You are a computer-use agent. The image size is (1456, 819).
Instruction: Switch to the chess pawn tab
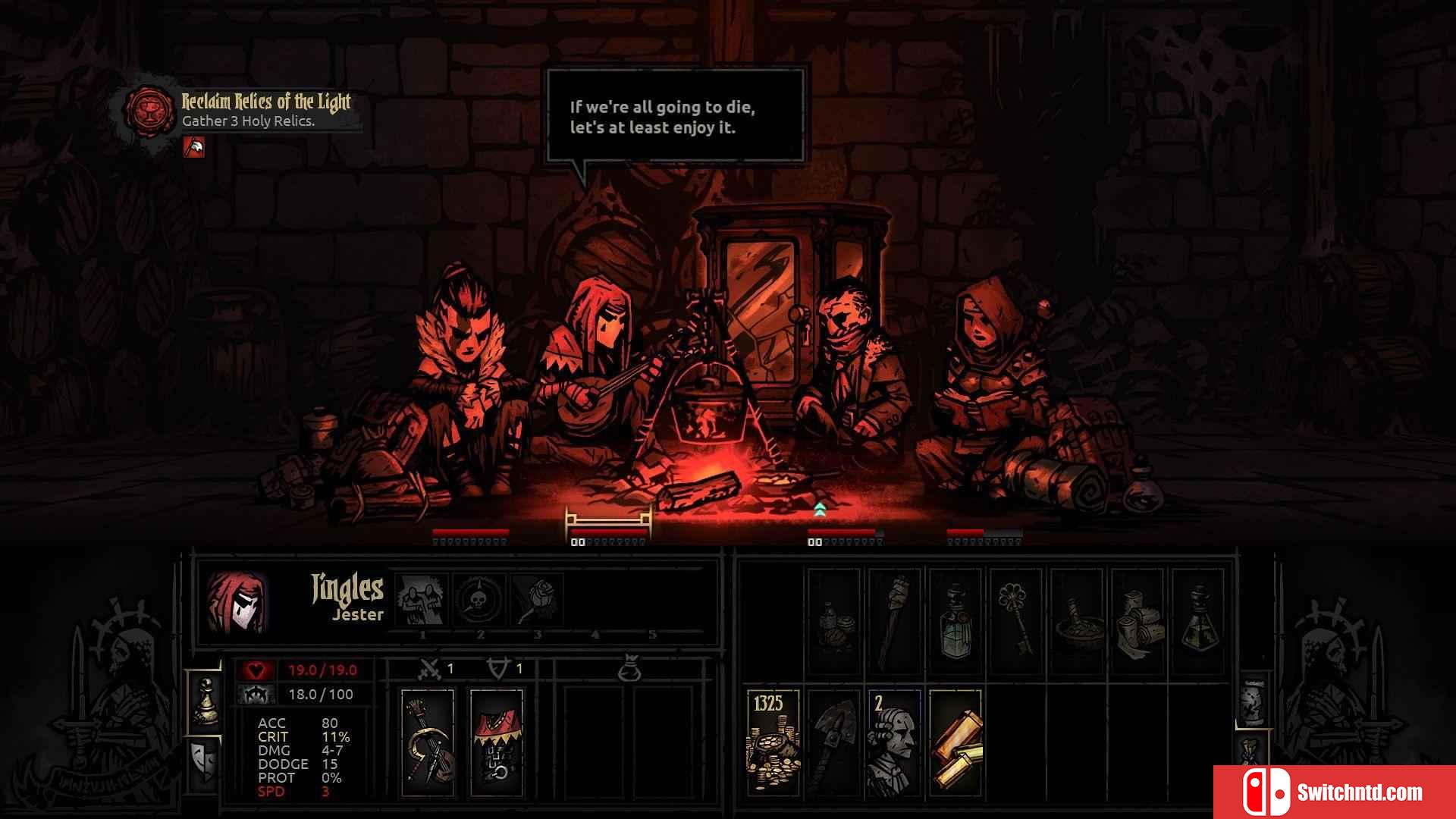coord(205,700)
